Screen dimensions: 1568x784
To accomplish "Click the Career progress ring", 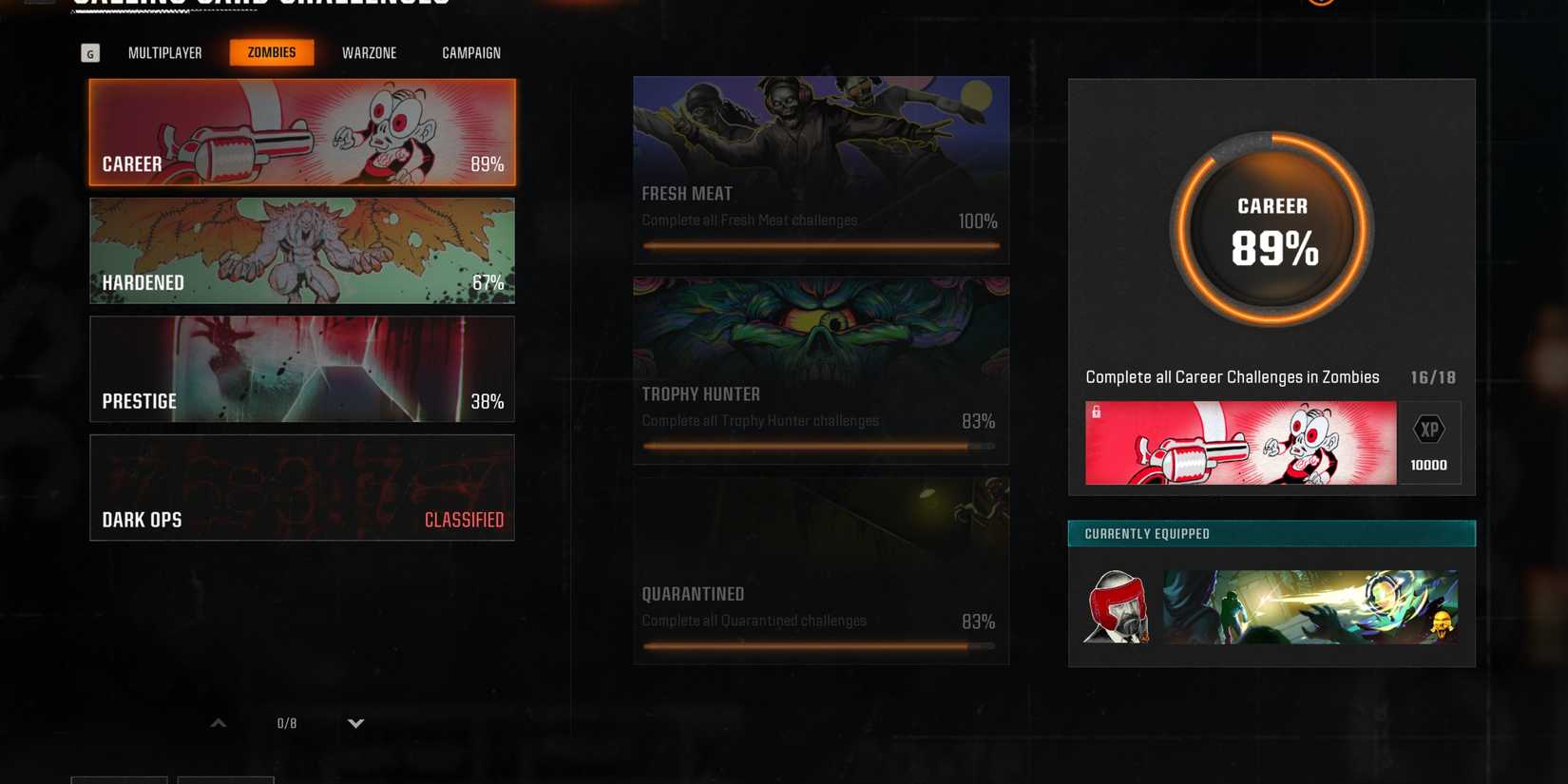I will pos(1271,228).
